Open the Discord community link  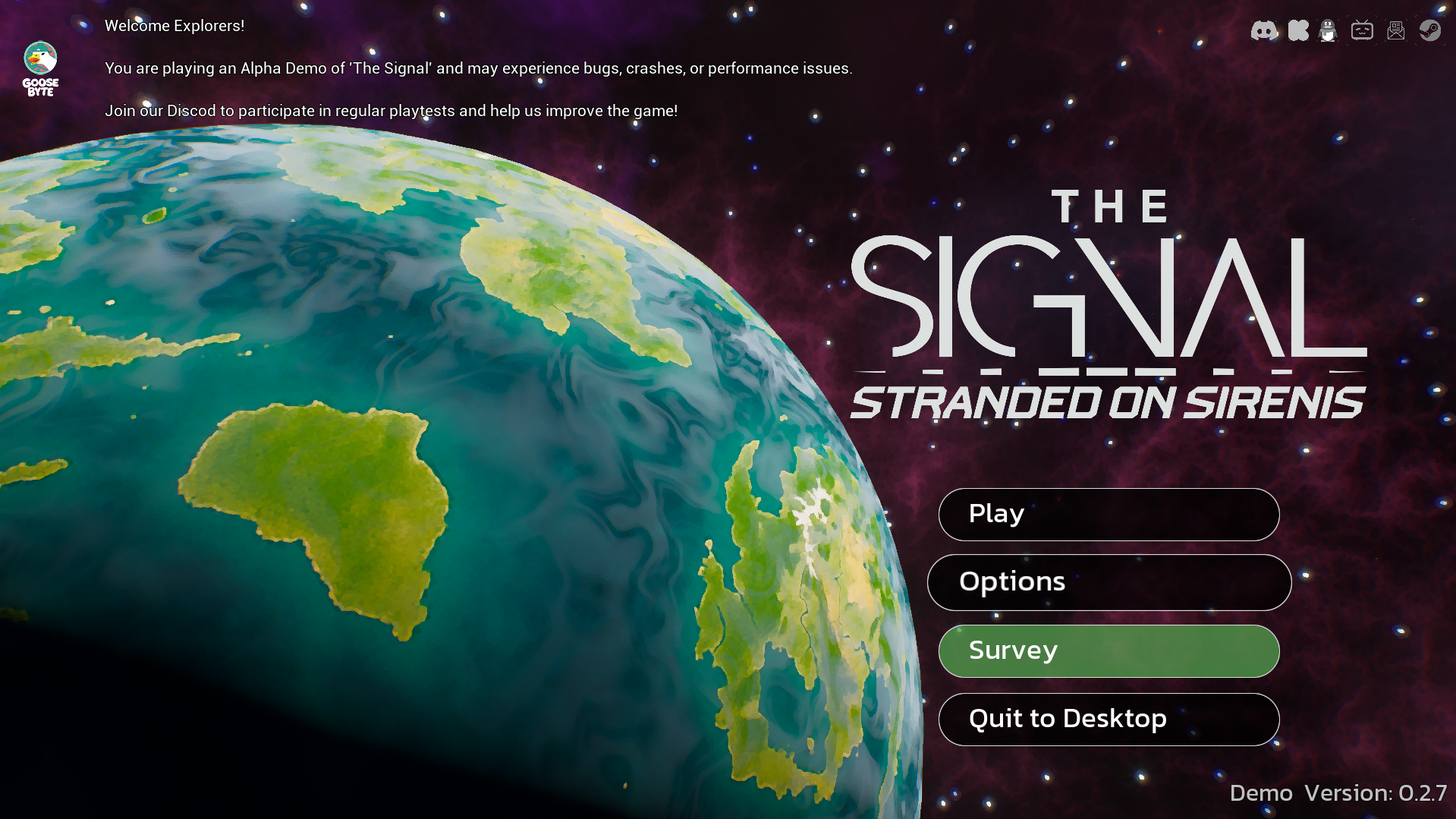tap(1263, 30)
